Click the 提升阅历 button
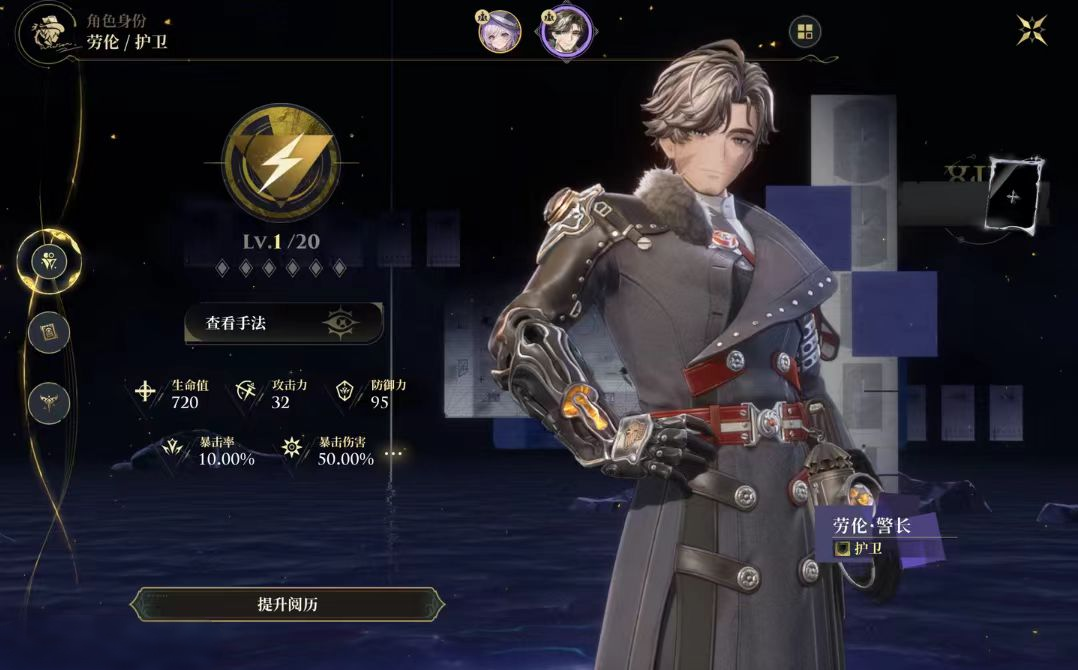This screenshot has height=670, width=1078. (x=287, y=604)
